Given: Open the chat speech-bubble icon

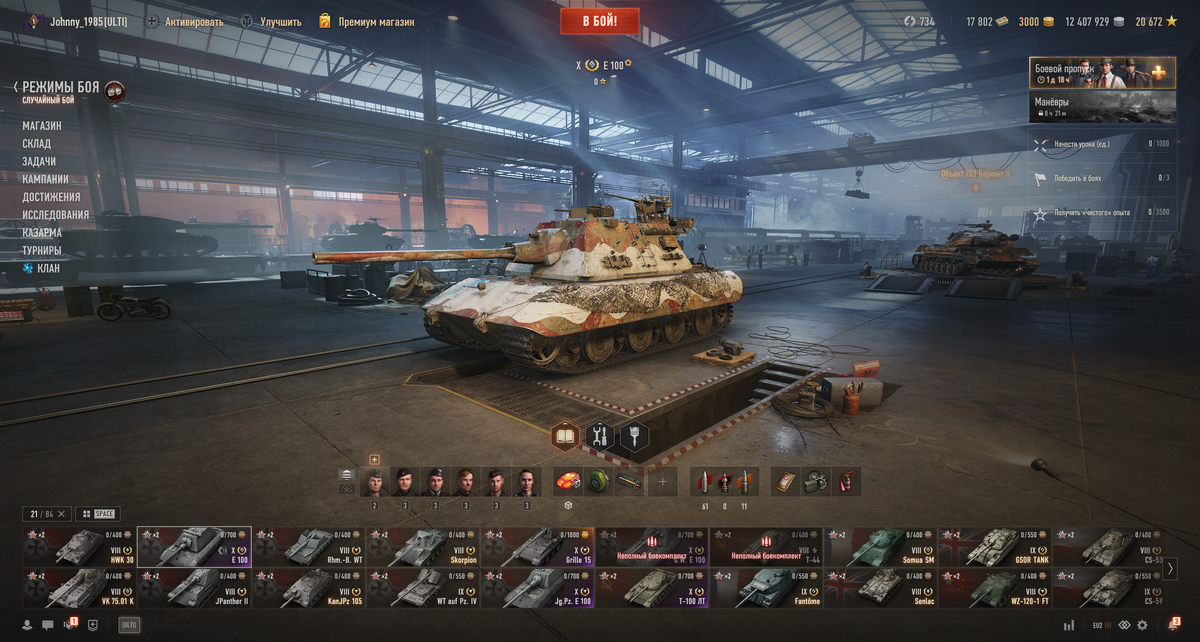Looking at the screenshot, I should 47,625.
